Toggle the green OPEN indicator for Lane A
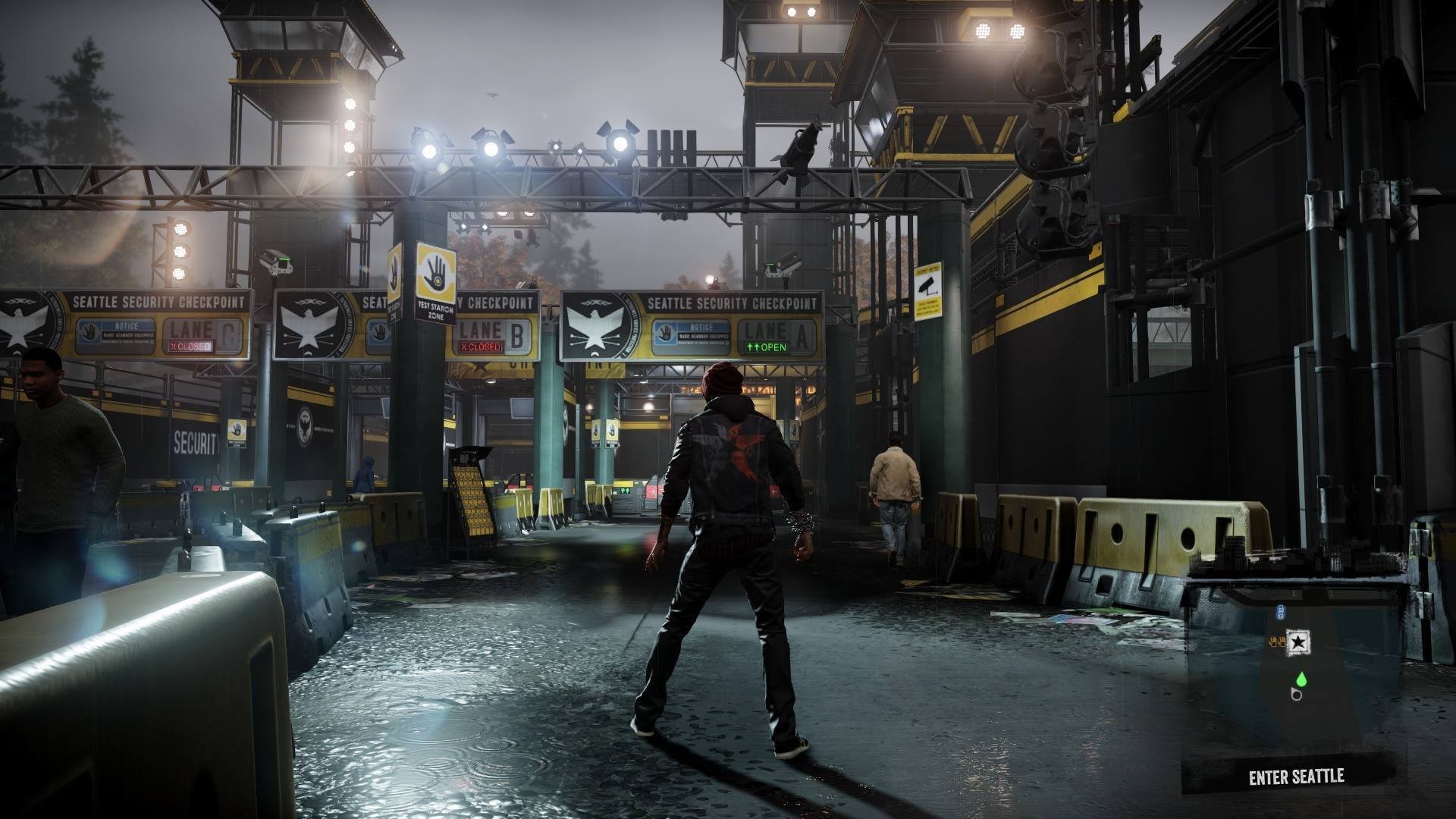Image resolution: width=1456 pixels, height=819 pixels. [x=766, y=347]
